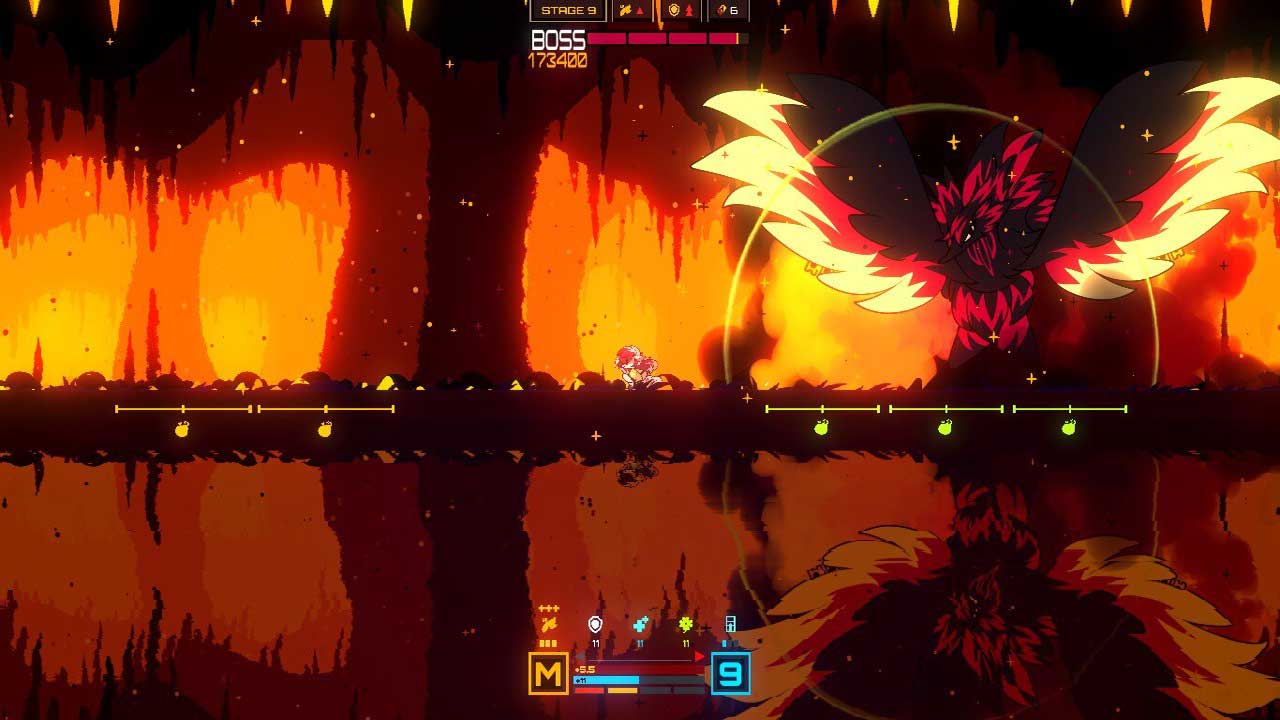Click the attack-up buff indicator at top
1280x720 pixels.
point(632,10)
